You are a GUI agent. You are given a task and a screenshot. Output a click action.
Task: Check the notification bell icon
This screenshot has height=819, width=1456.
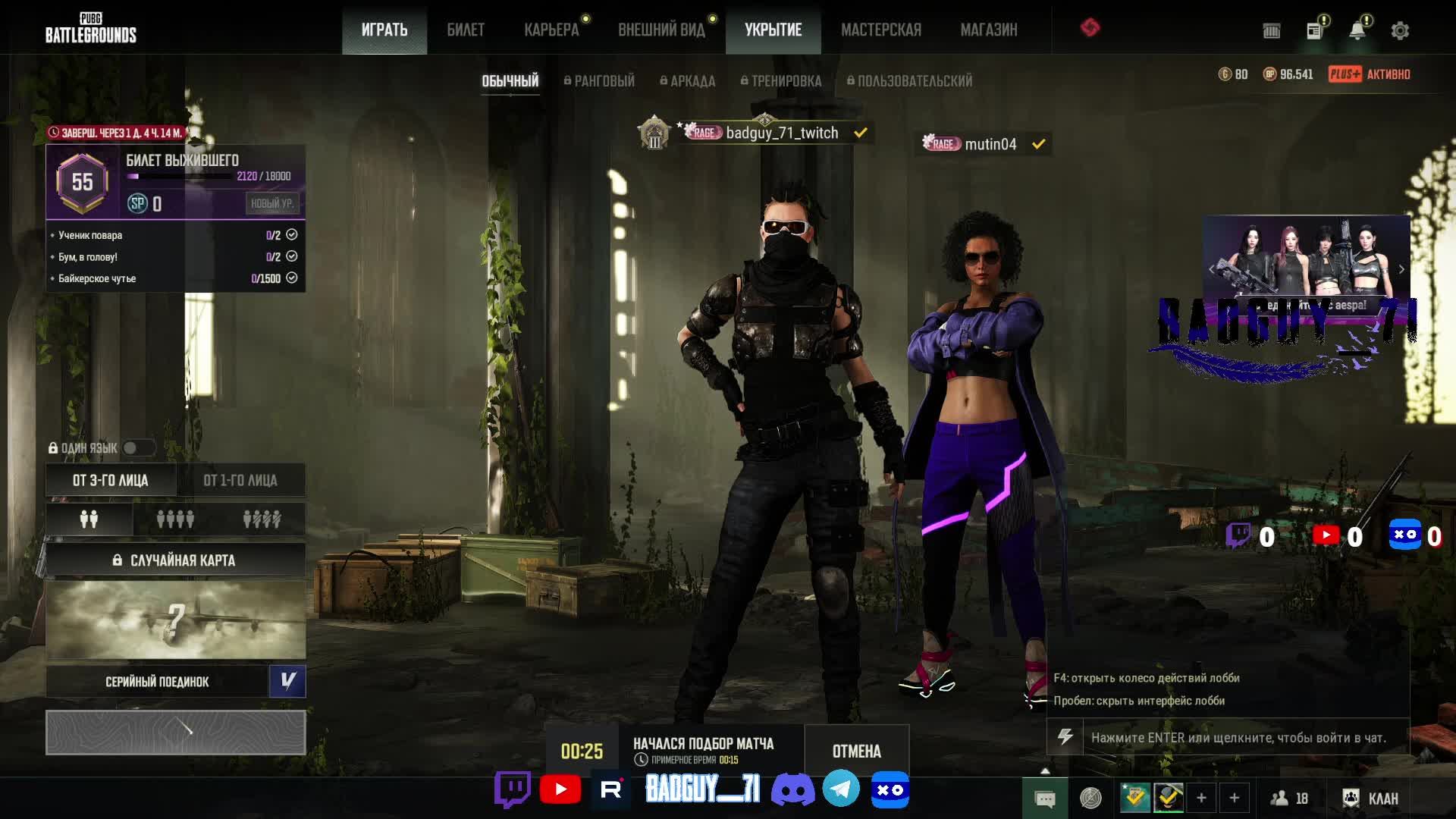pyautogui.click(x=1357, y=30)
